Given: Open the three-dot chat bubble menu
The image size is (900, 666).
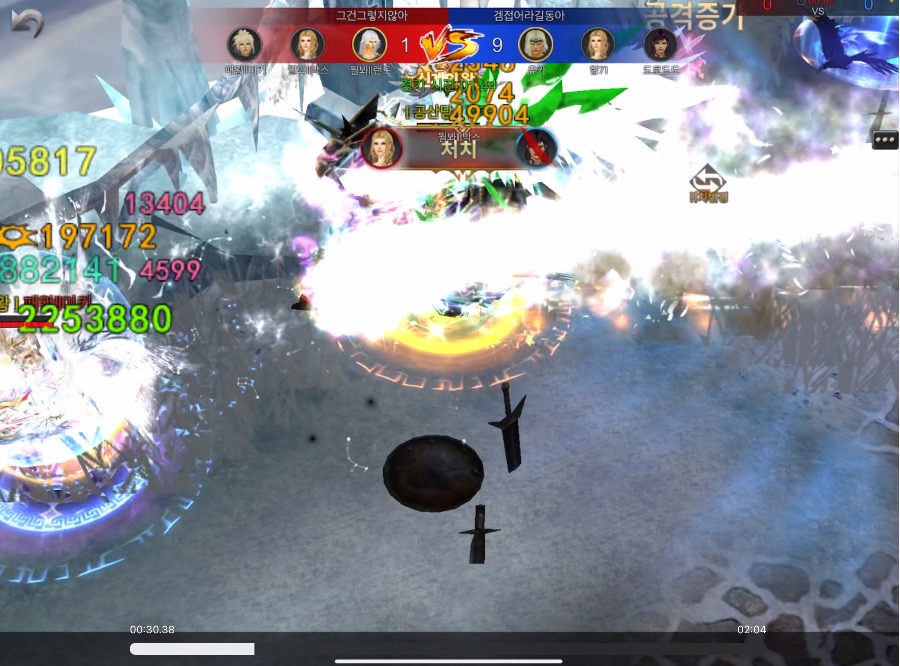Looking at the screenshot, I should pyautogui.click(x=885, y=140).
